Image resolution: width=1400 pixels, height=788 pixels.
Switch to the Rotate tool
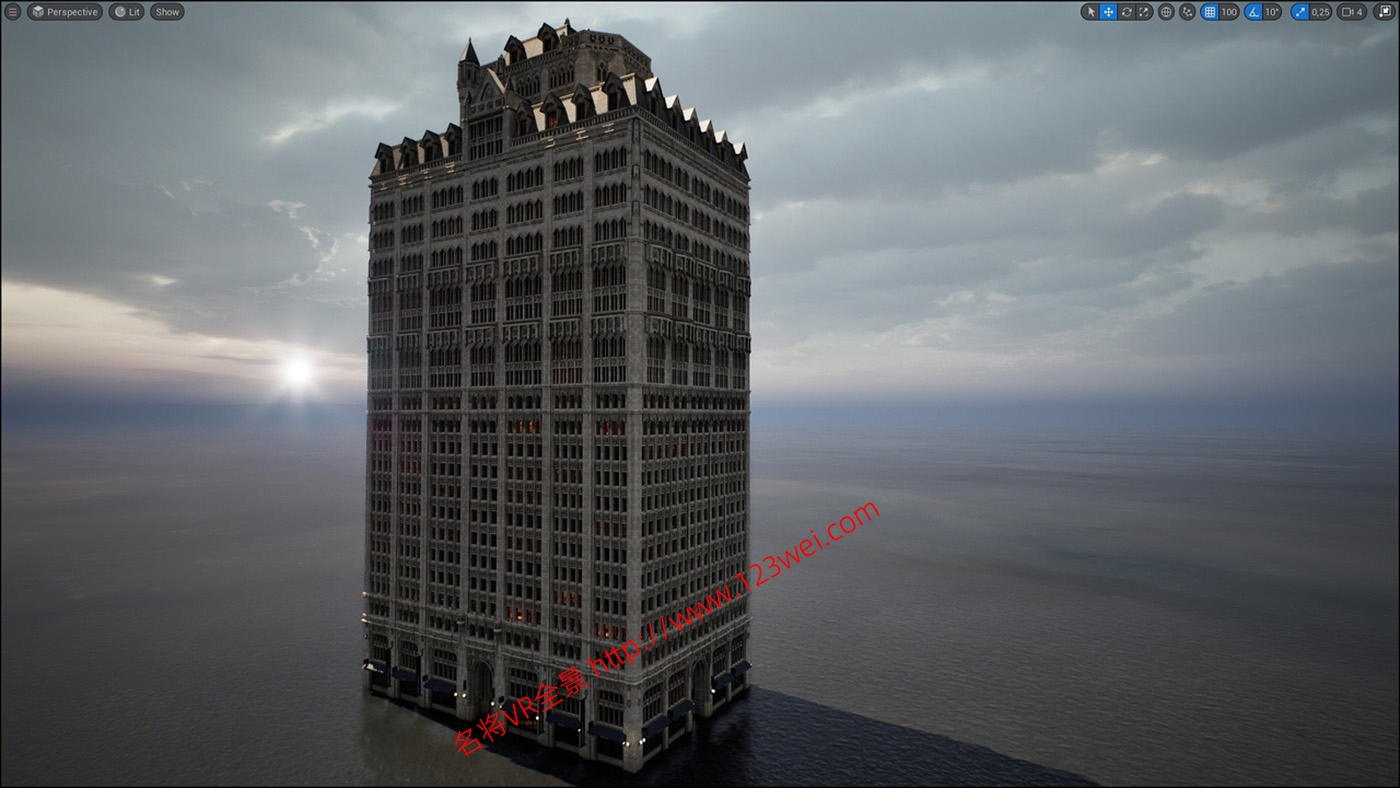click(1126, 12)
